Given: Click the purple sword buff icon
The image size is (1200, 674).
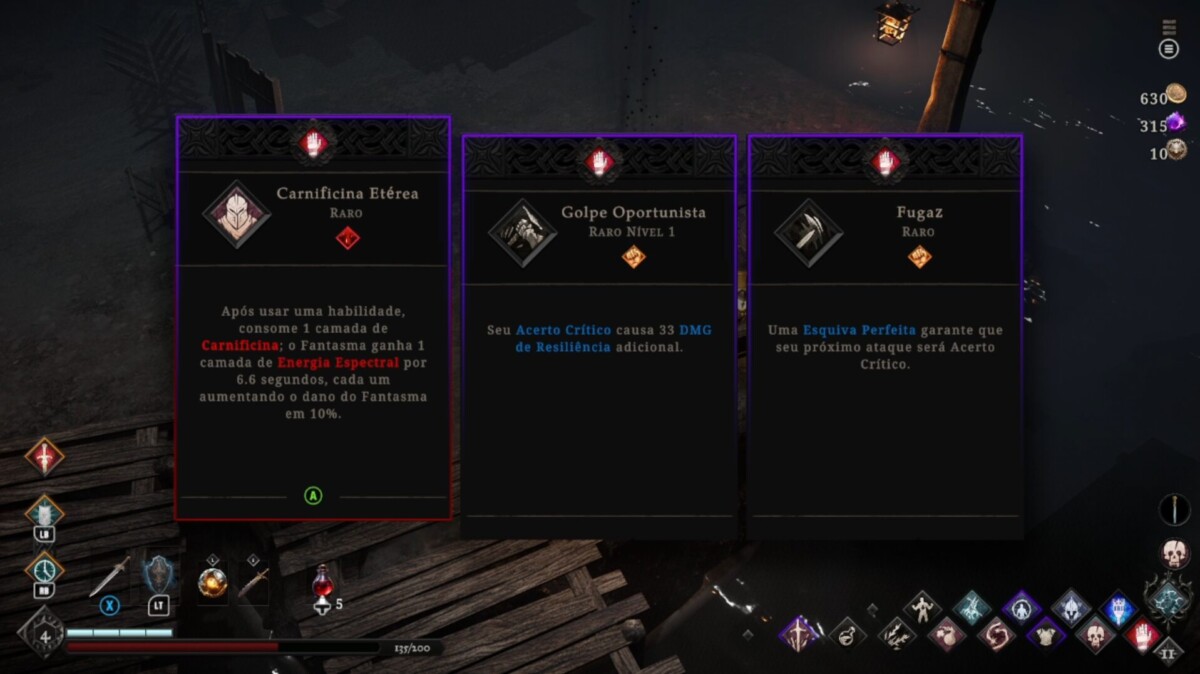Looking at the screenshot, I should coord(799,634).
